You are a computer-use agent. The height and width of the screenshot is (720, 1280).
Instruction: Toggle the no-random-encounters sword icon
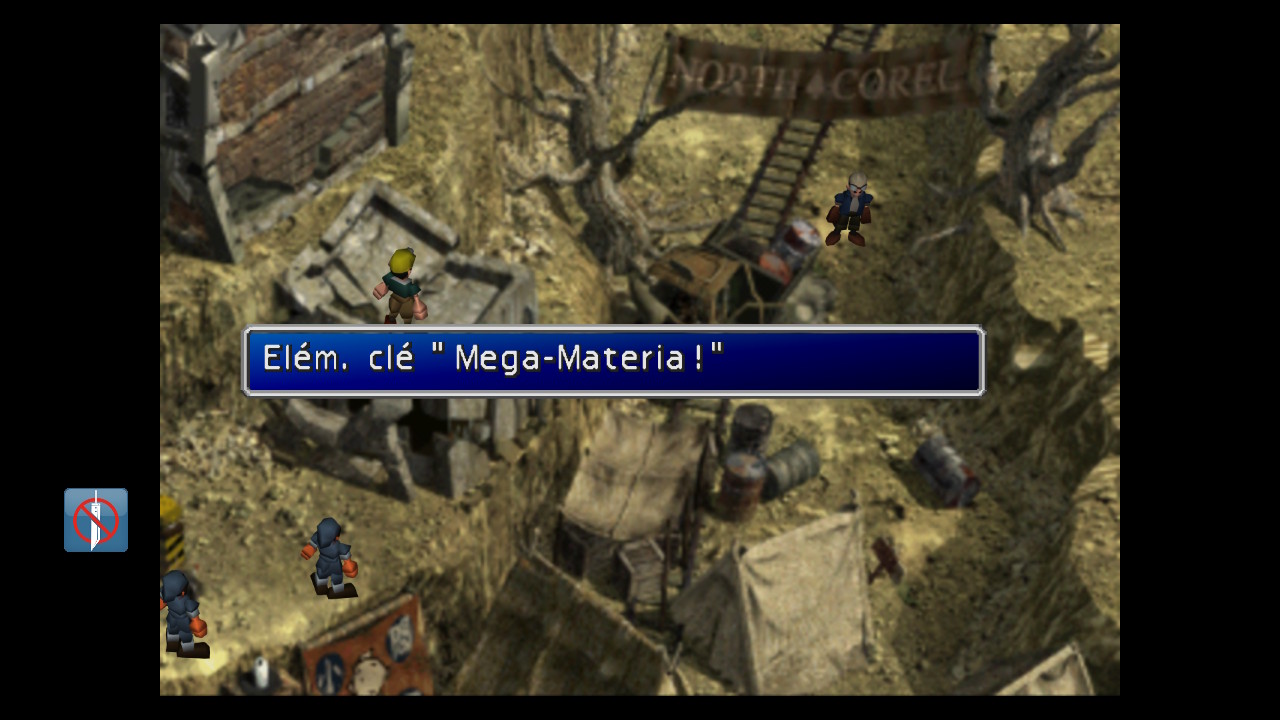click(x=96, y=520)
